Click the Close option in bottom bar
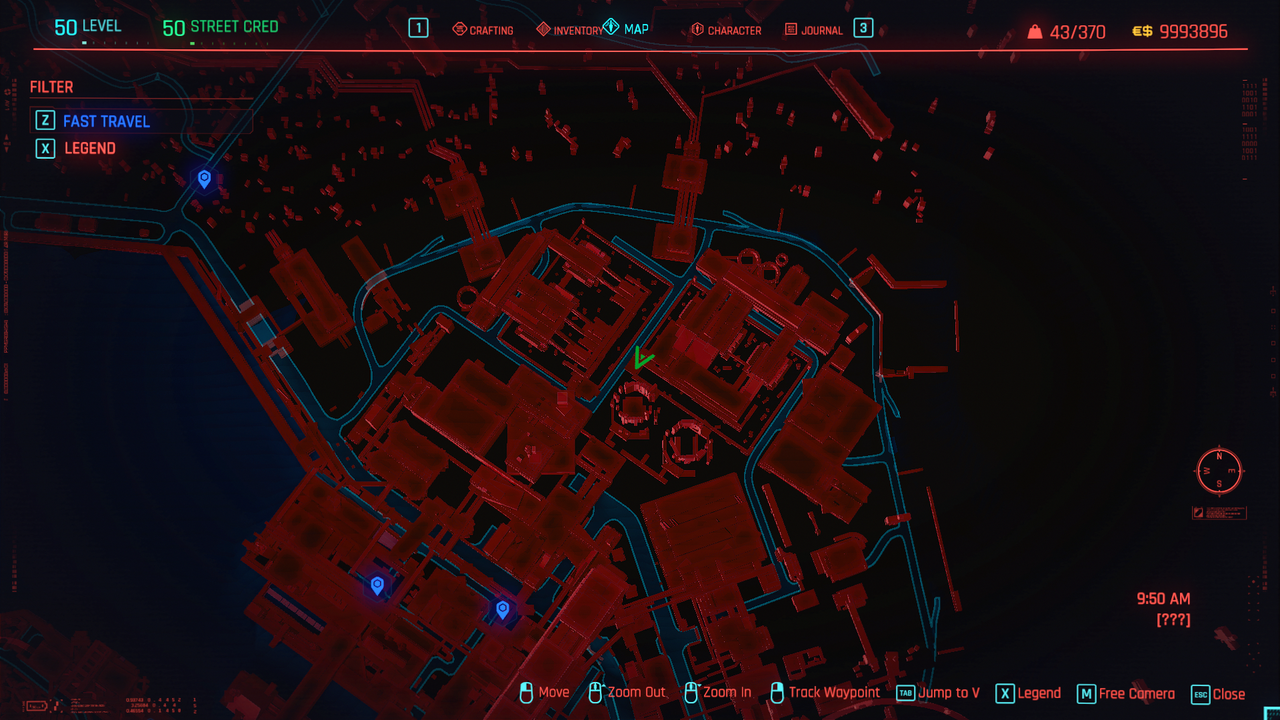 tap(1218, 693)
